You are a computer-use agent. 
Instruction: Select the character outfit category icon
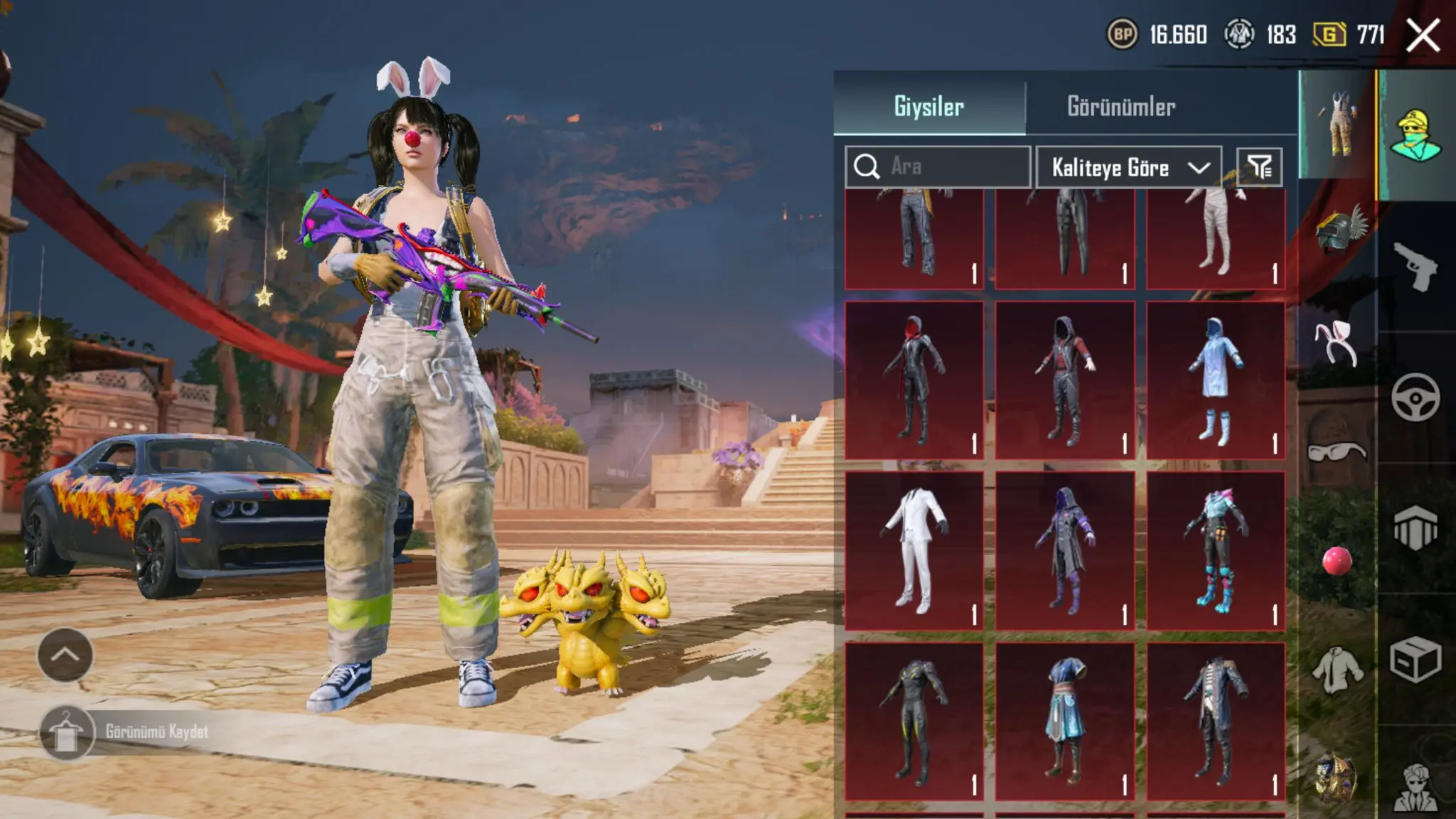(x=1415, y=135)
